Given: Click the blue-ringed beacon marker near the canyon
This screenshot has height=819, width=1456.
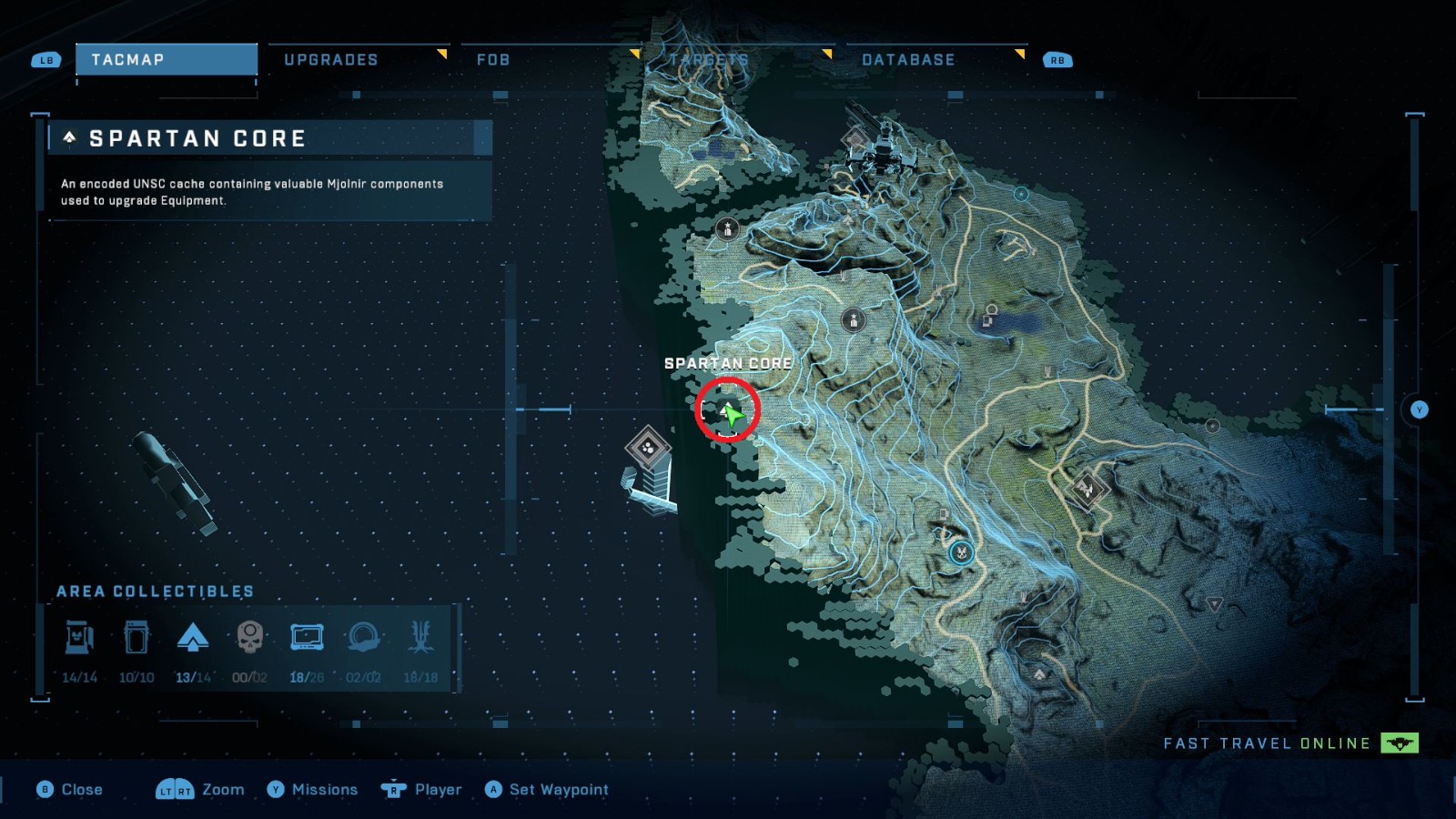Looking at the screenshot, I should 961,551.
